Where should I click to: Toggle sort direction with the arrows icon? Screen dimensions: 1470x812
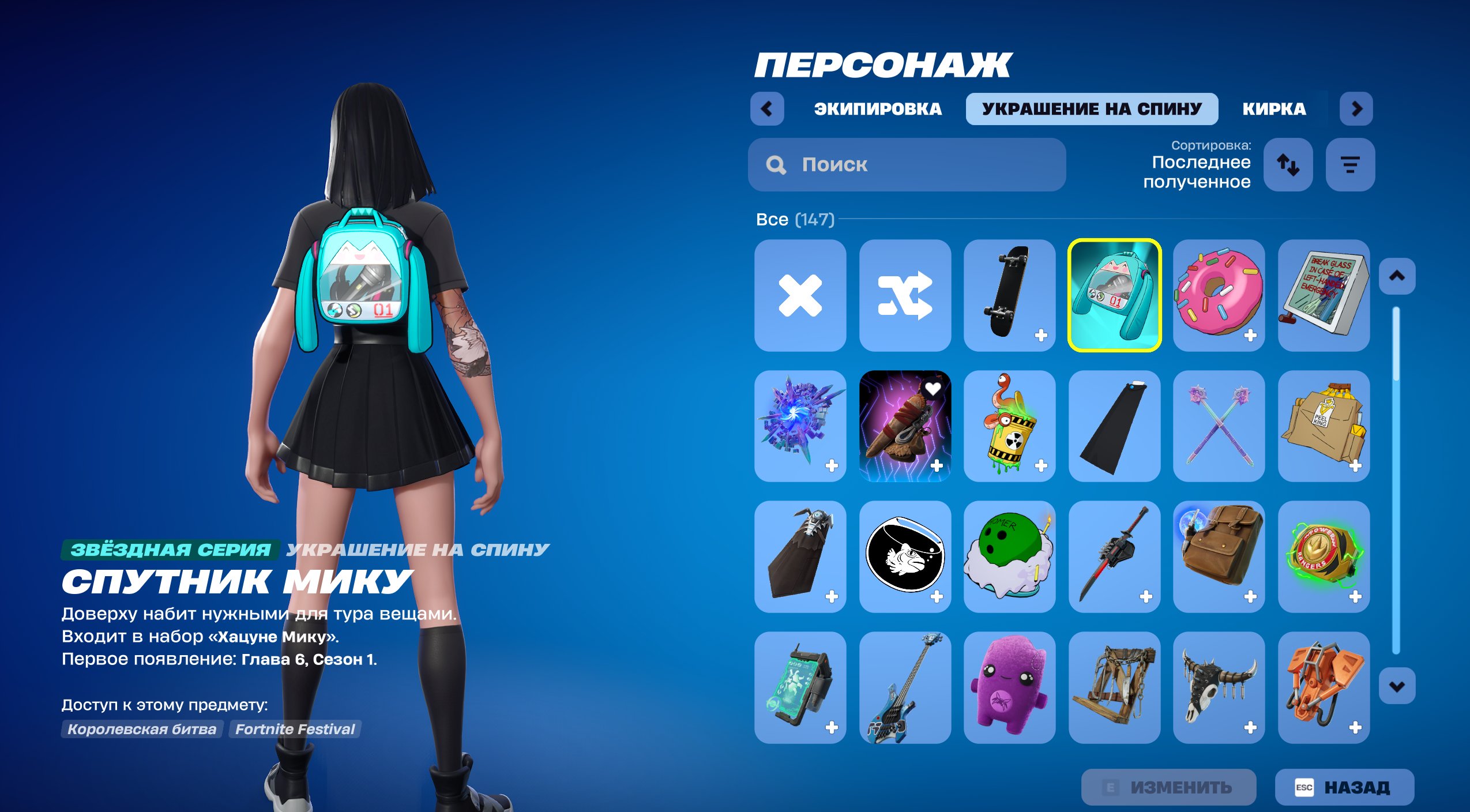[x=1288, y=166]
